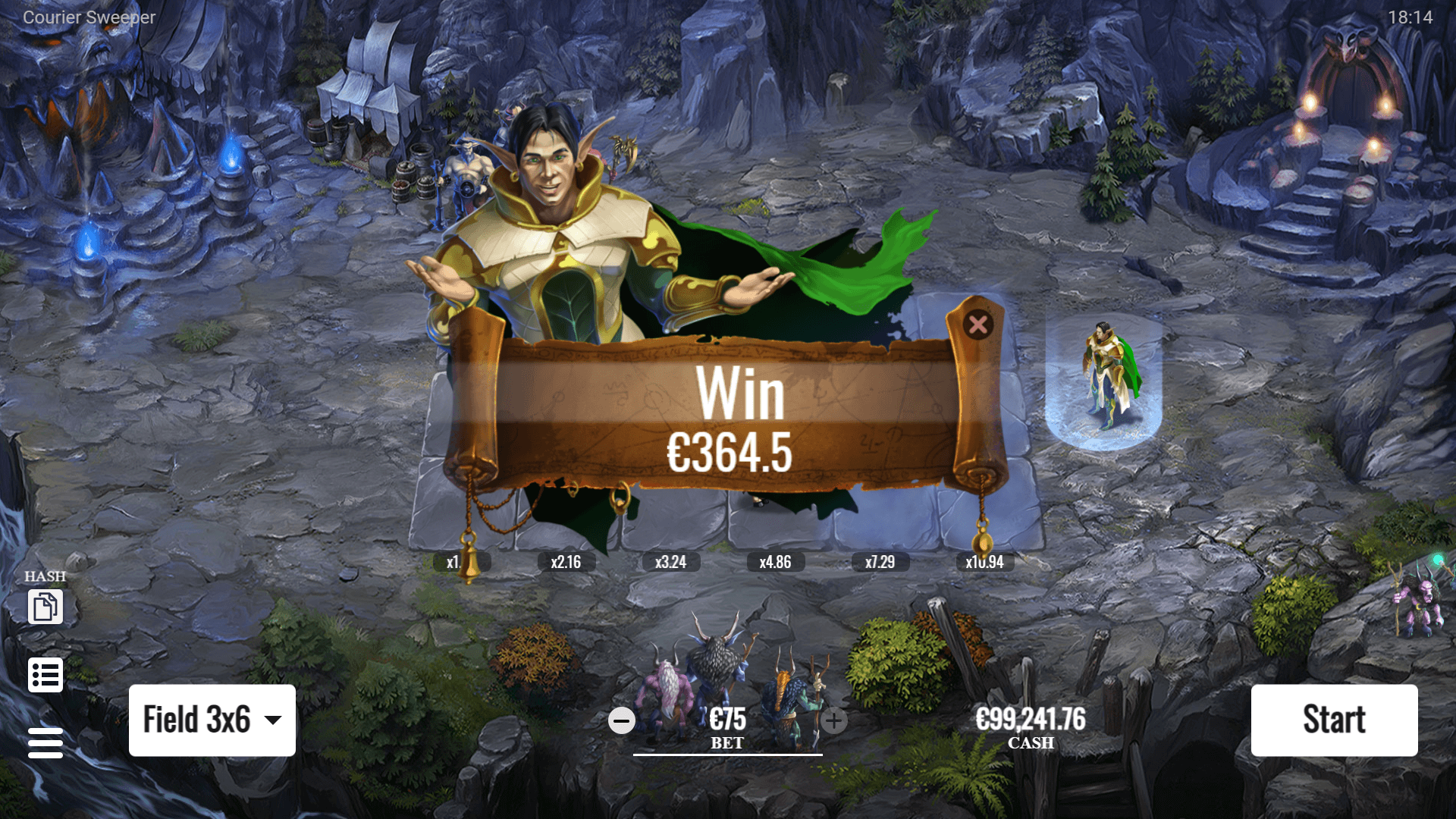The image size is (1456, 819).
Task: Open the Field 3x6 dropdown
Action: coord(212,720)
